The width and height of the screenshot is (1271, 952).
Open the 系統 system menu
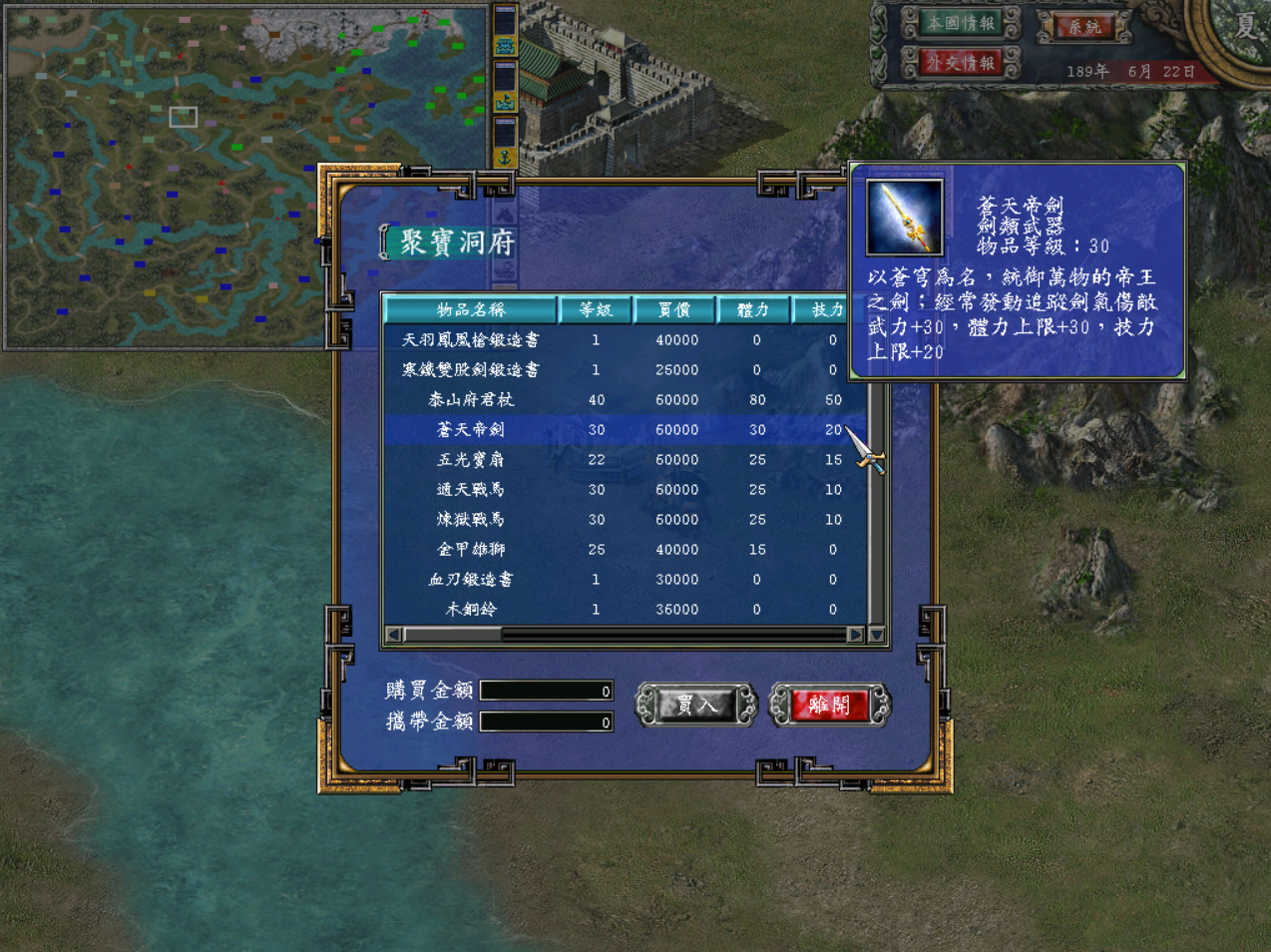pyautogui.click(x=1084, y=27)
